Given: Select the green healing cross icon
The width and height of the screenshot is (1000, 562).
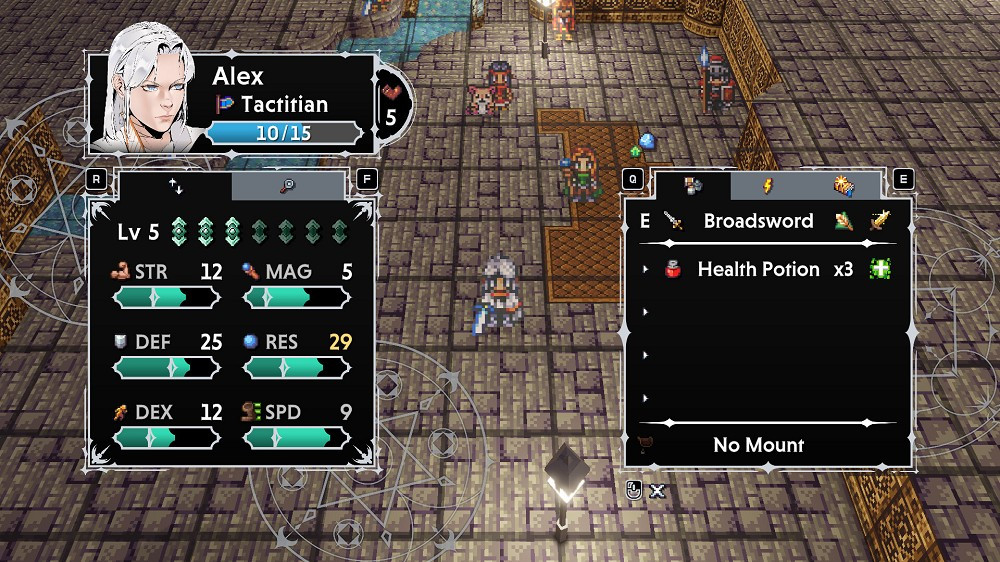Looking at the screenshot, I should pos(880,269).
